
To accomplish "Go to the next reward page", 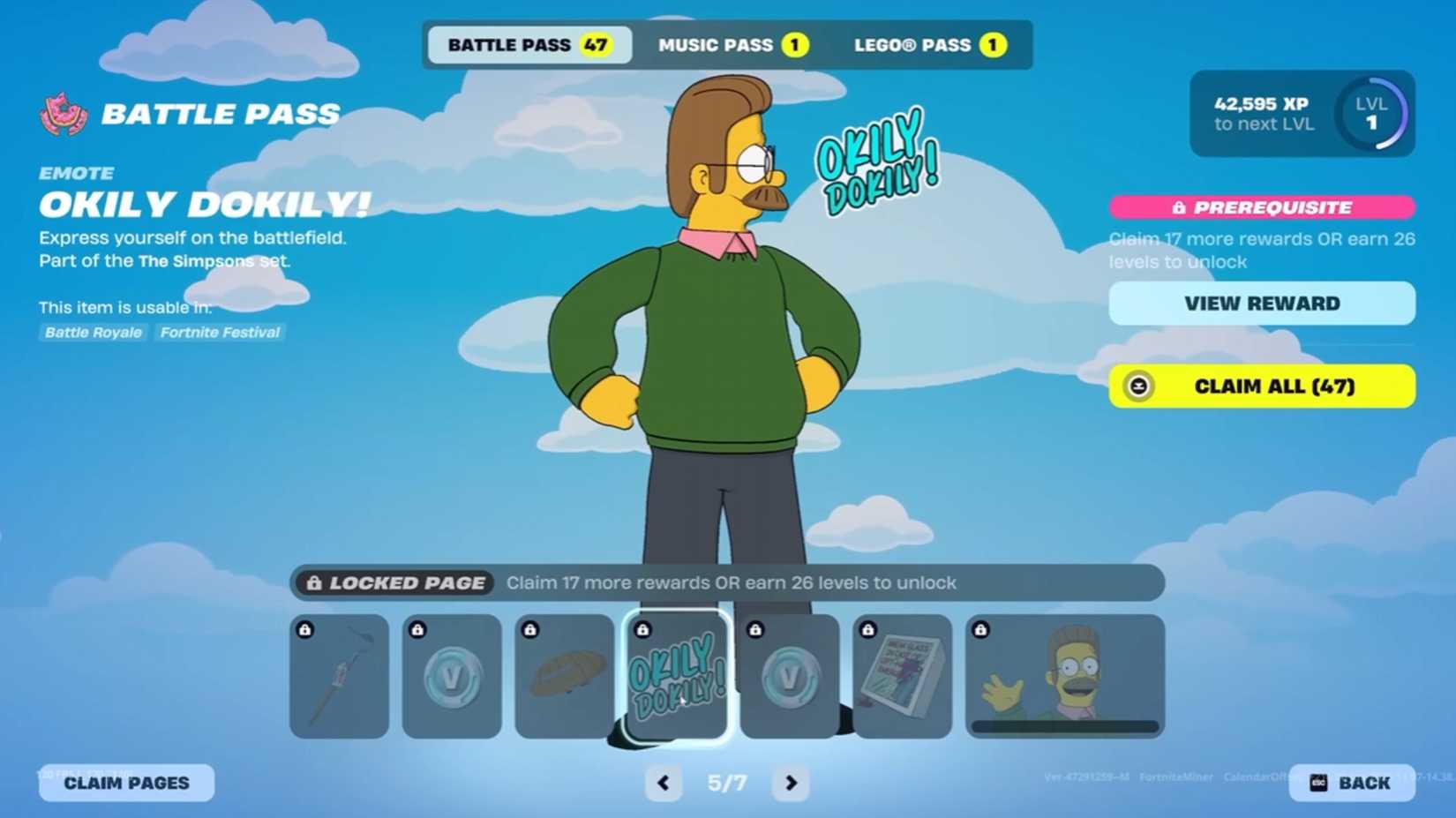I will [790, 783].
